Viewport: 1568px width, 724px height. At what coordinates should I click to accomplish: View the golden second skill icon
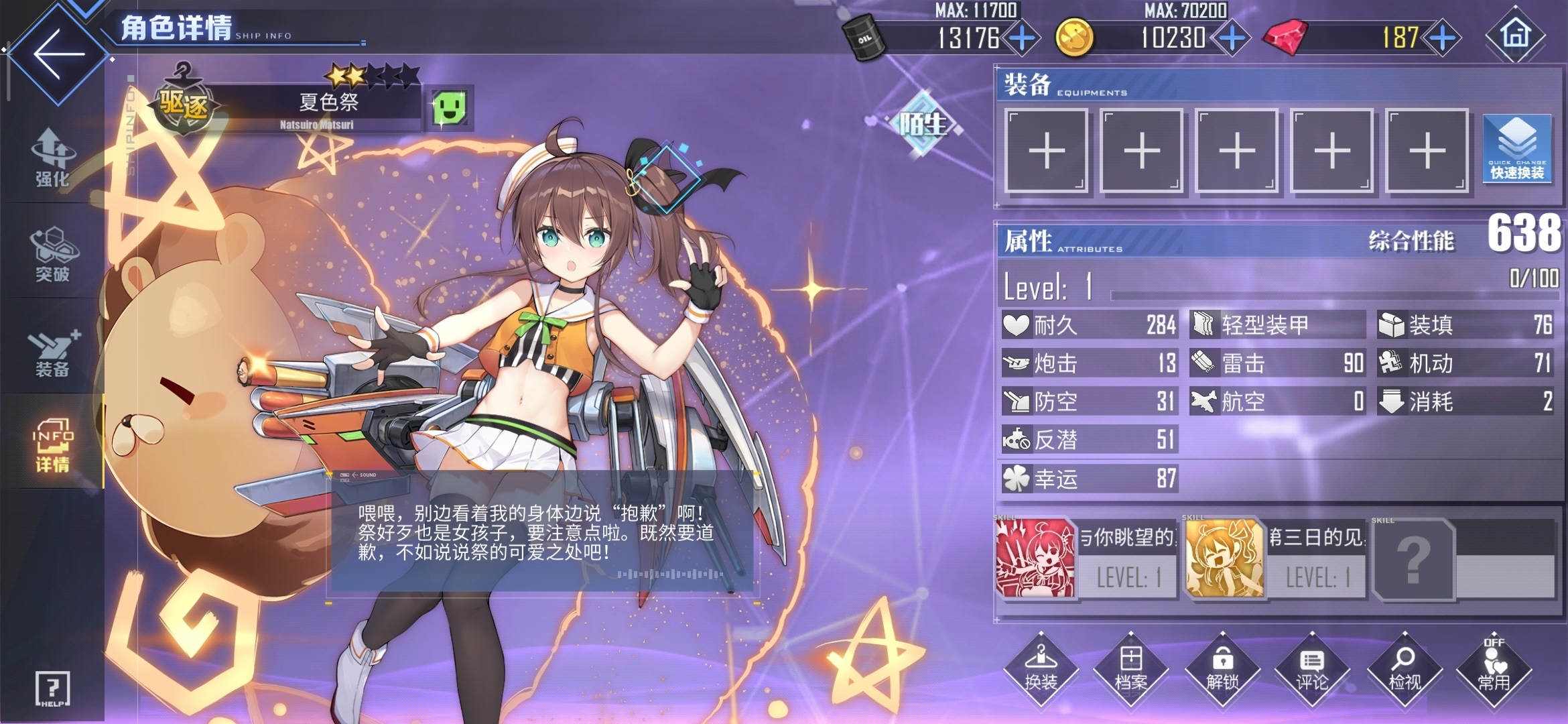pos(1224,558)
